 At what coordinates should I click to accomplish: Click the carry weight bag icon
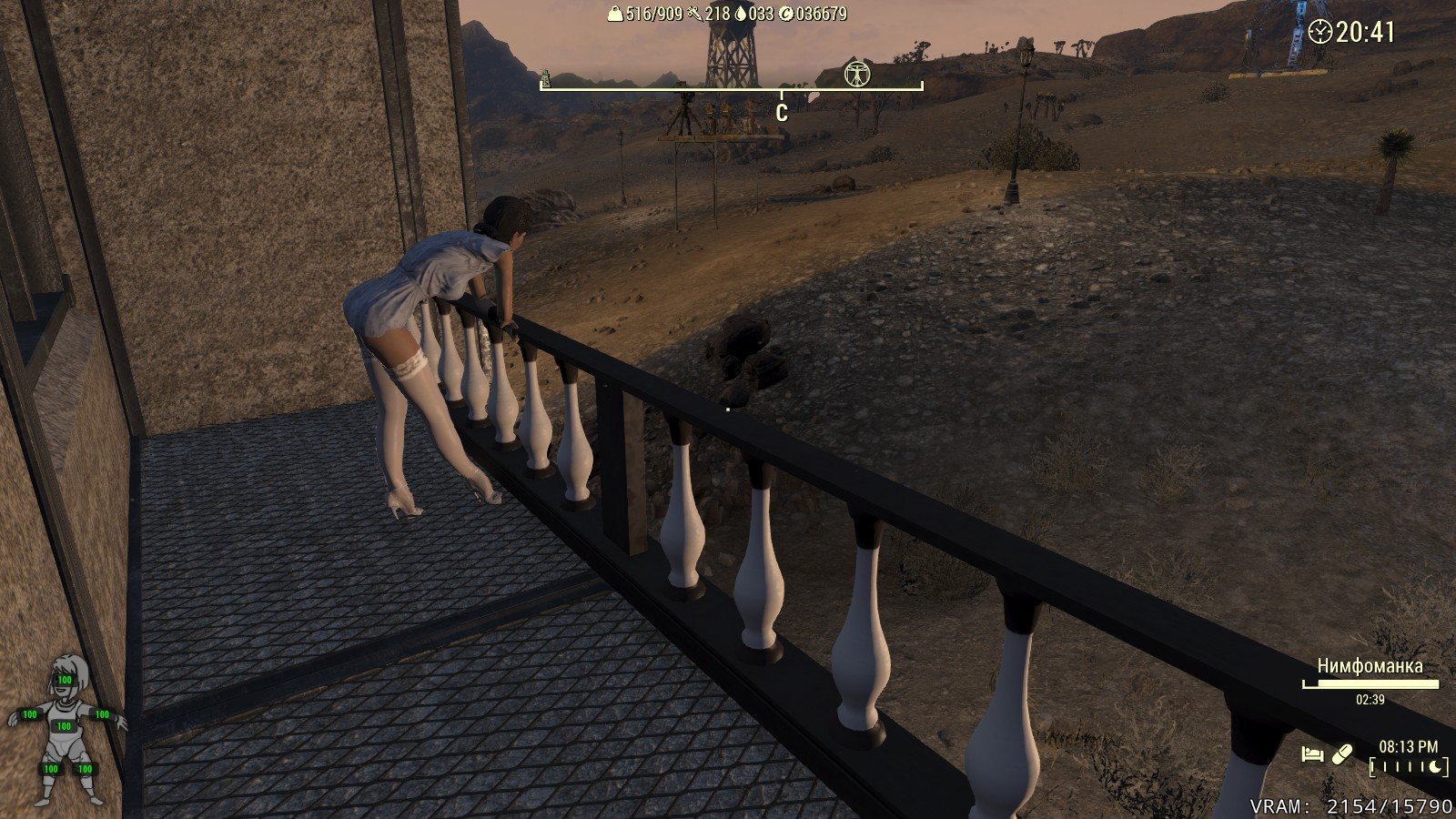tap(615, 14)
